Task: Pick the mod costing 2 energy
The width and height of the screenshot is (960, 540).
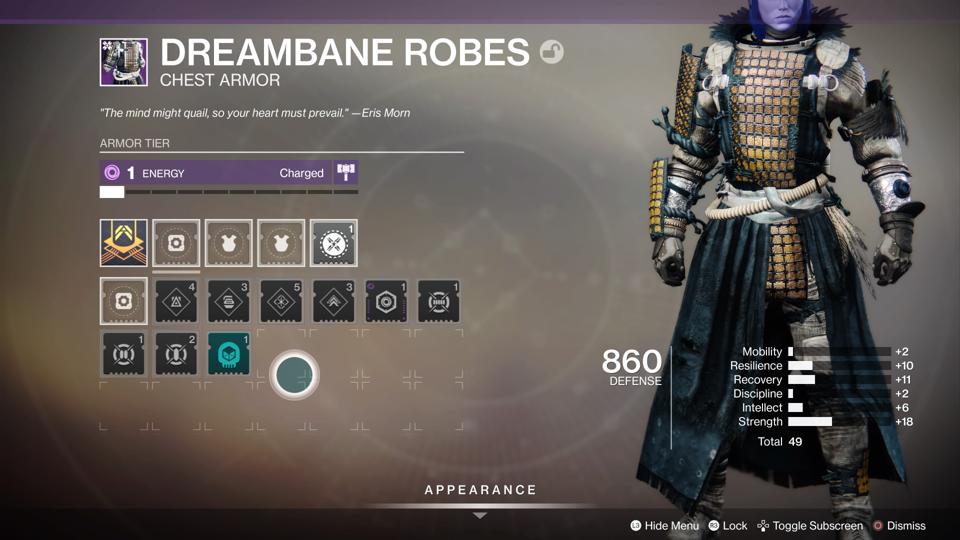Action: tap(176, 355)
